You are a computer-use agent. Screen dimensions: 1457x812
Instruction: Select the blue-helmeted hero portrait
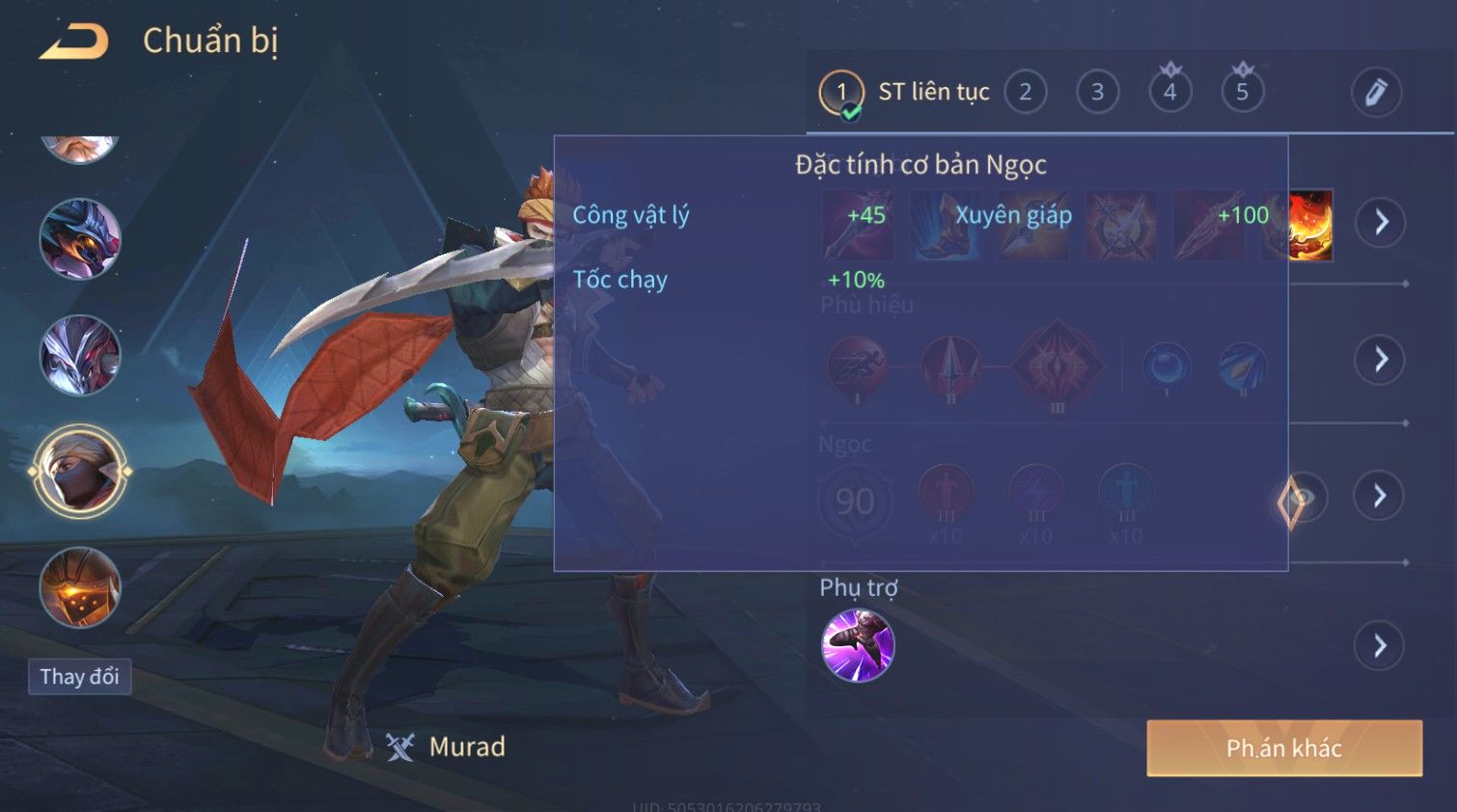coord(79,238)
